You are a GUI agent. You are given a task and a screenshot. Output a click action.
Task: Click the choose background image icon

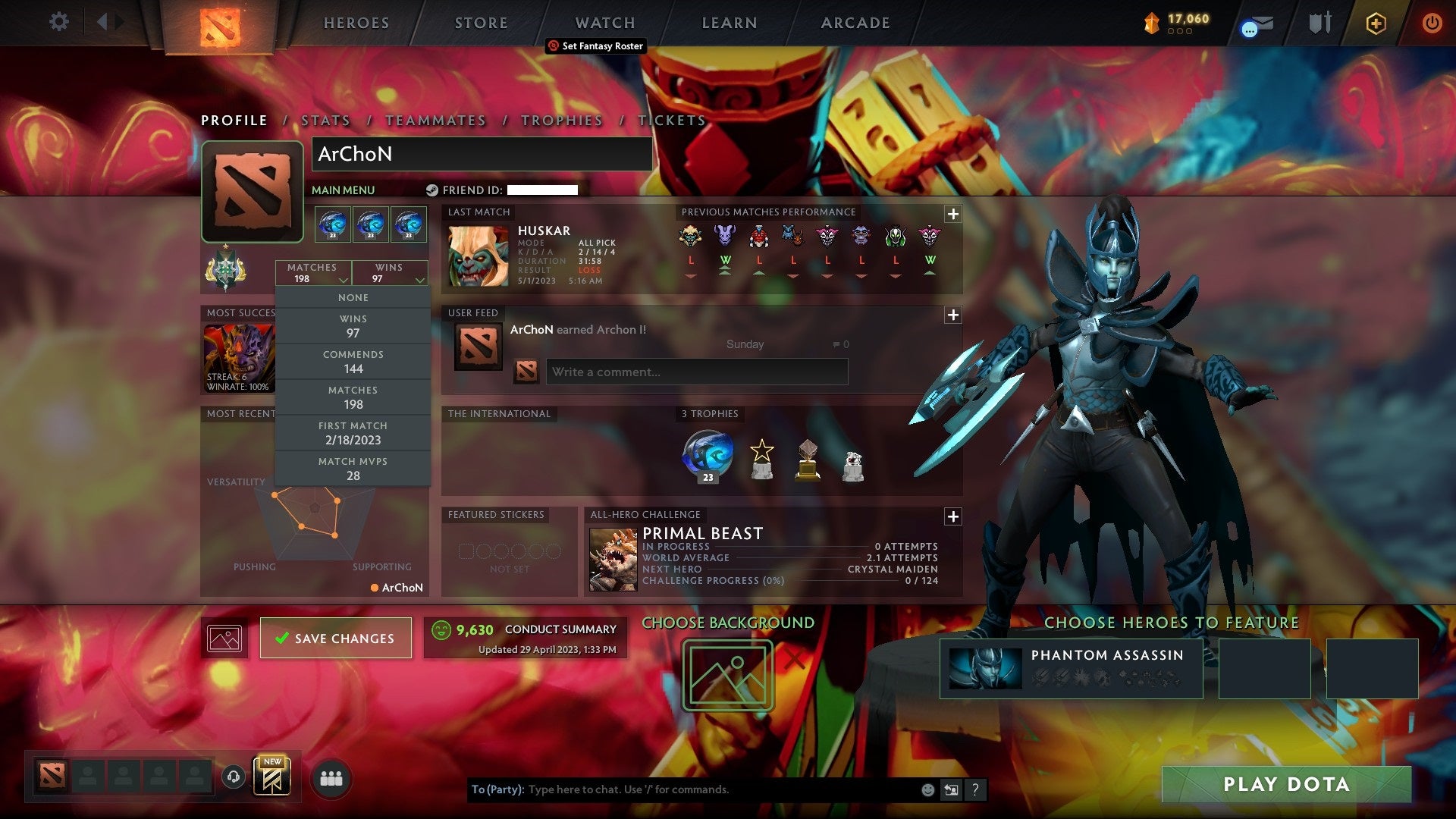pyautogui.click(x=727, y=673)
